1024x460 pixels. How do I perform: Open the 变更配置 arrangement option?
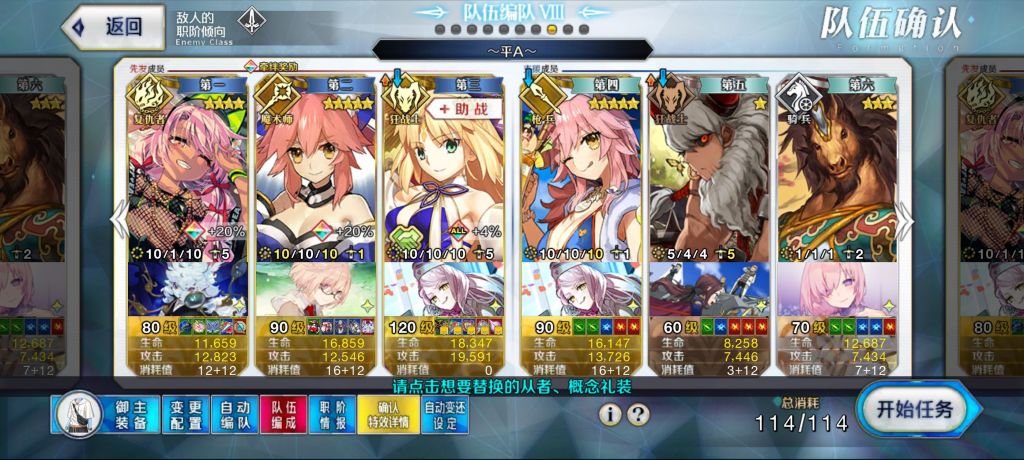pos(186,415)
